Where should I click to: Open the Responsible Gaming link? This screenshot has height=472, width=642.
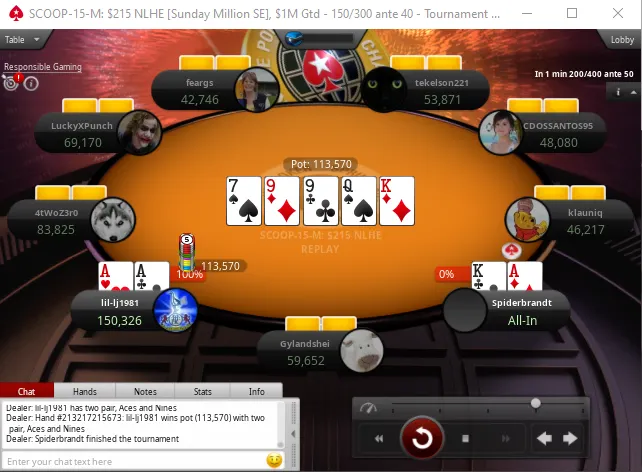[43, 67]
